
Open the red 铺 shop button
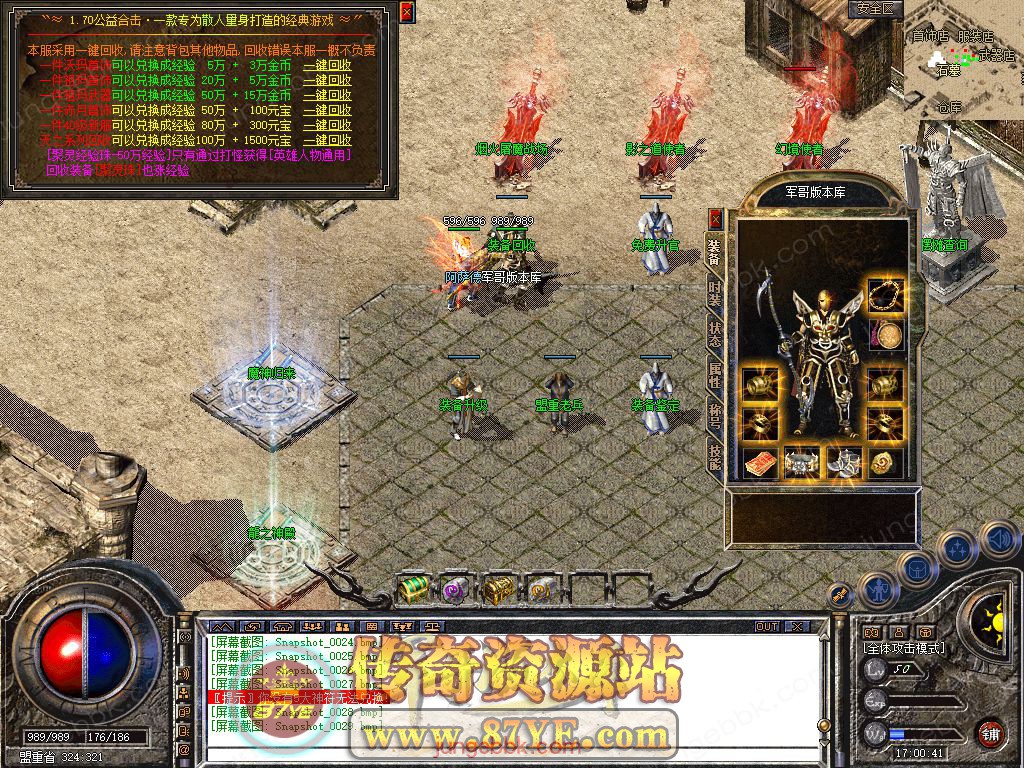[990, 733]
